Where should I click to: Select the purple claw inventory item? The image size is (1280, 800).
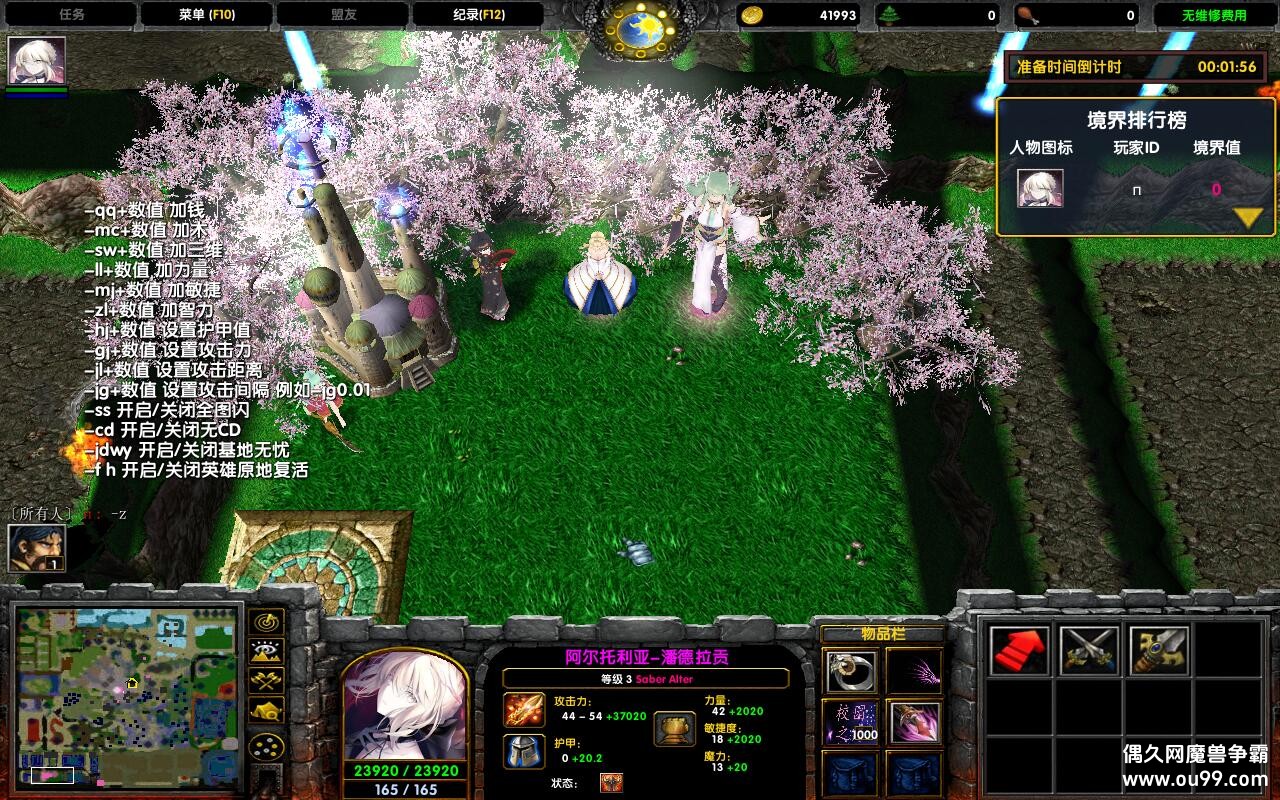(914, 671)
